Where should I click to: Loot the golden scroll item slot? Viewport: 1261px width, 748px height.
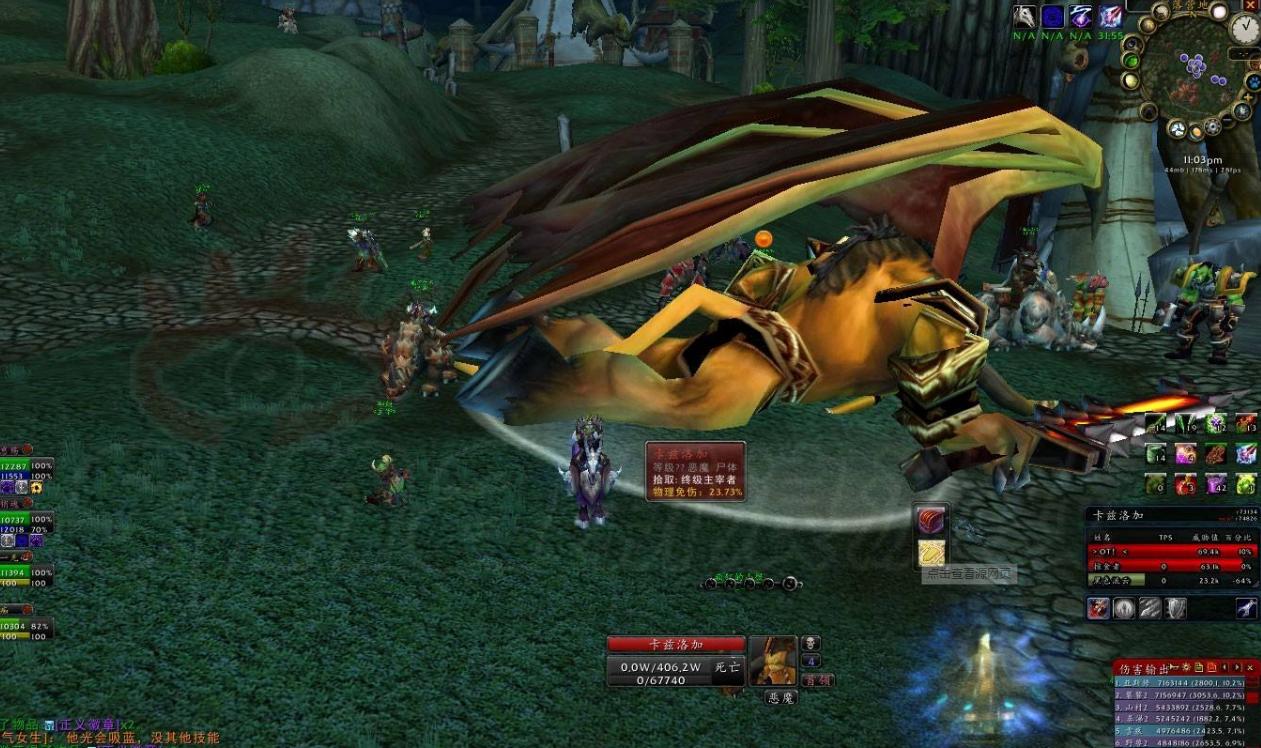pyautogui.click(x=932, y=553)
